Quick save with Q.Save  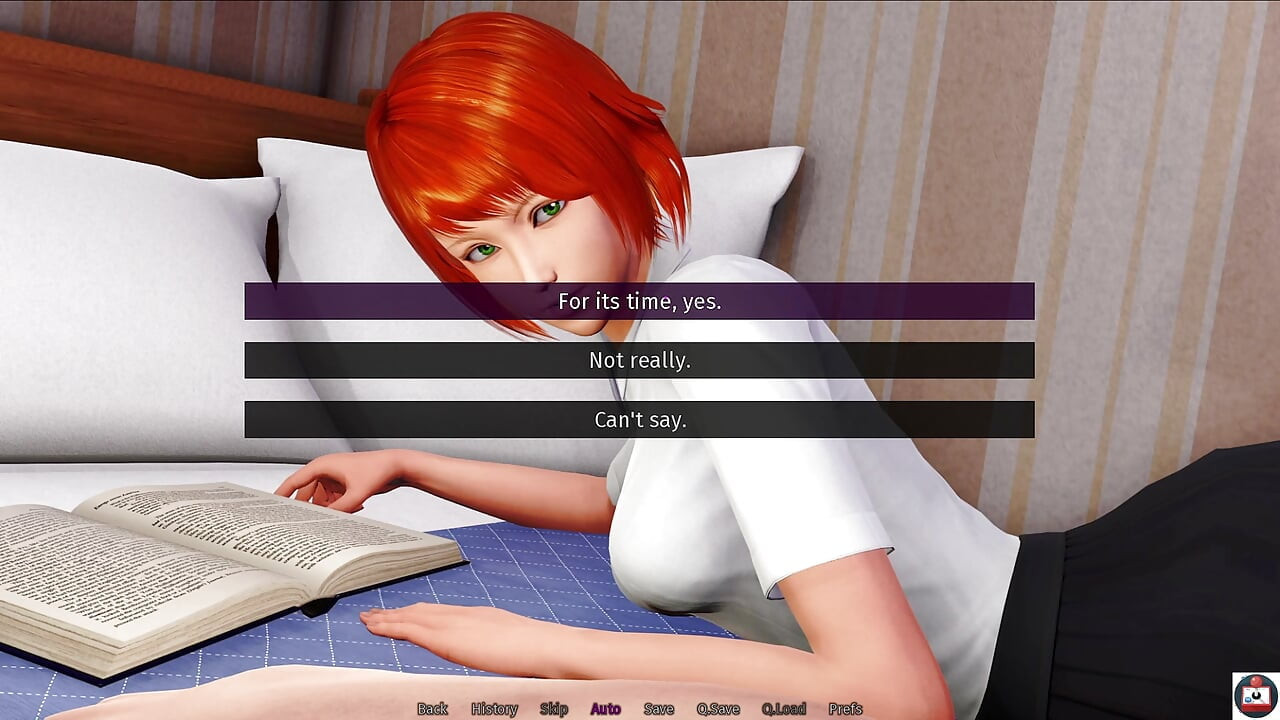tap(718, 709)
